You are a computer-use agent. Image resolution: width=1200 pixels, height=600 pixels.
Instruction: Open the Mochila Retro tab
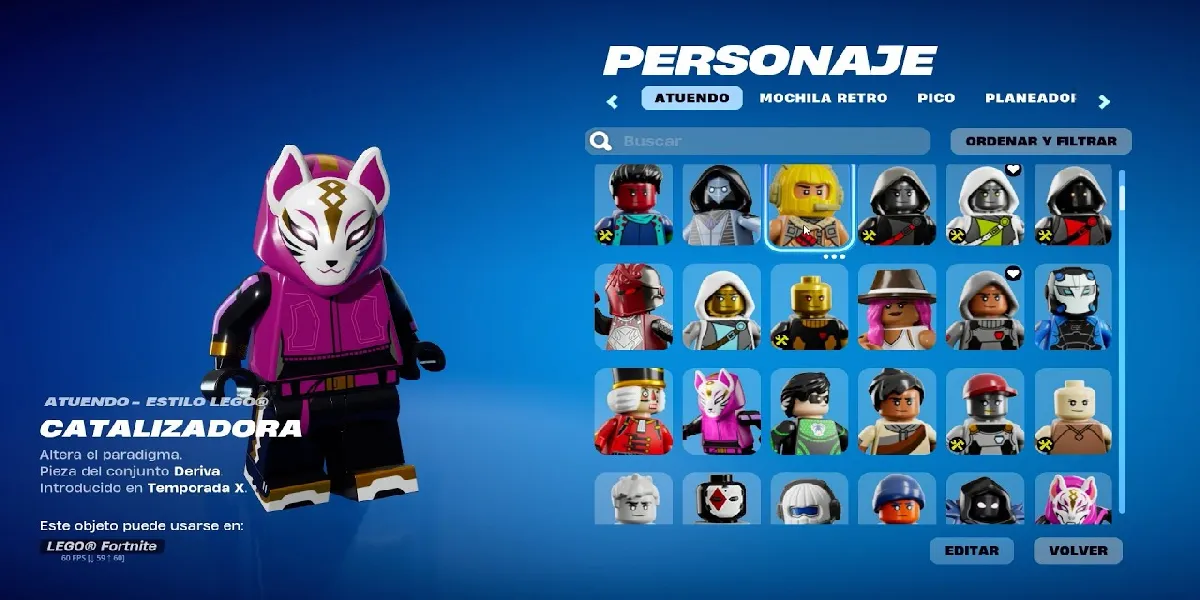(823, 98)
